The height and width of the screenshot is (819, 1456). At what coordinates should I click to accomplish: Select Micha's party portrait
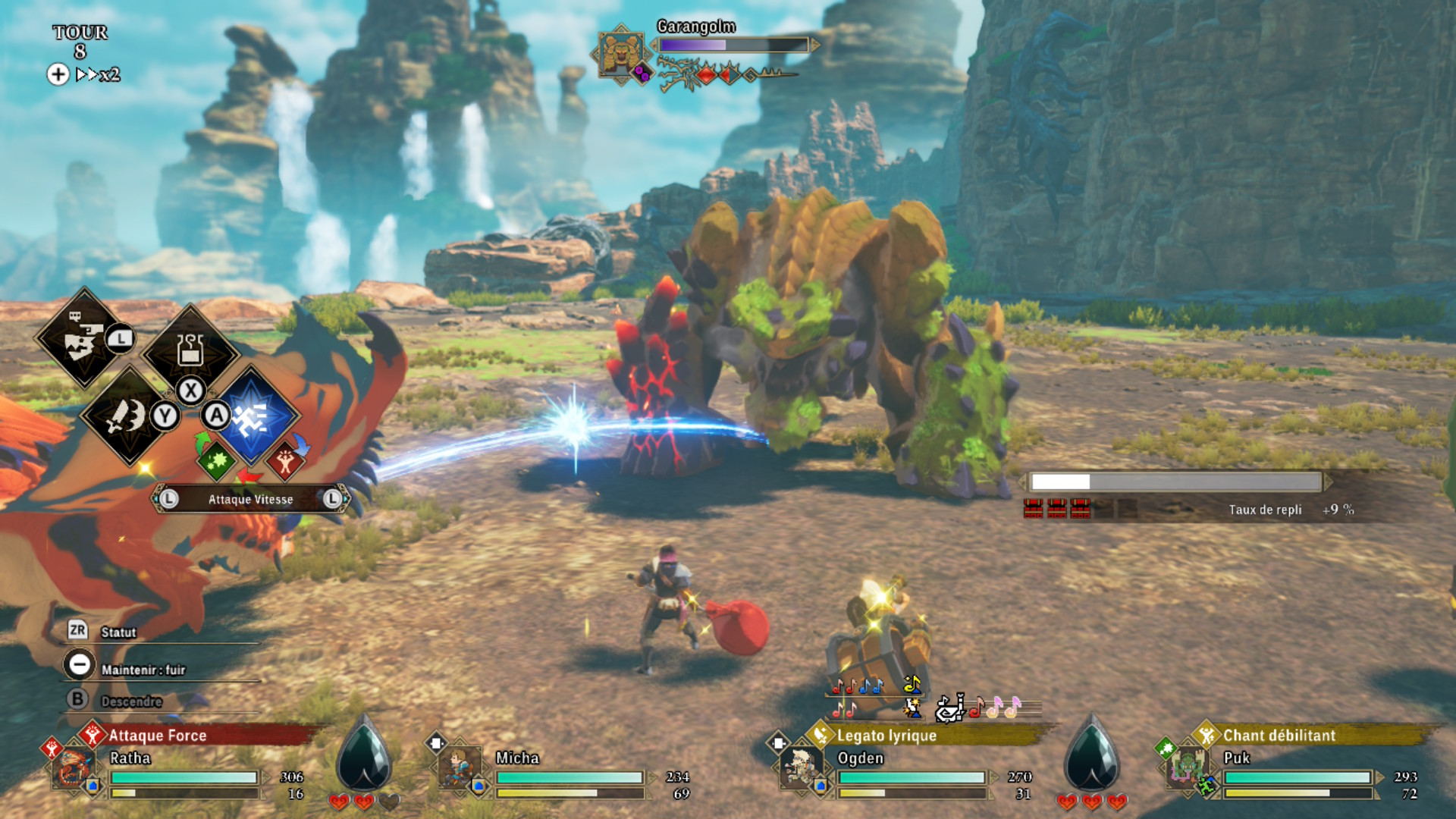460,767
